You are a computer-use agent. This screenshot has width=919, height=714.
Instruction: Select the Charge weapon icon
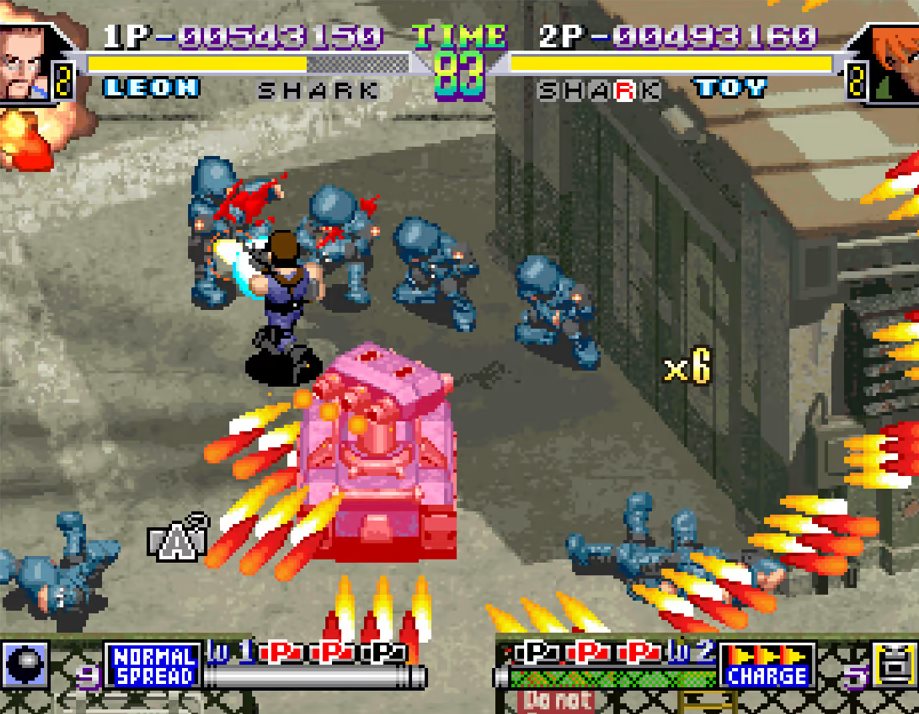[767, 666]
